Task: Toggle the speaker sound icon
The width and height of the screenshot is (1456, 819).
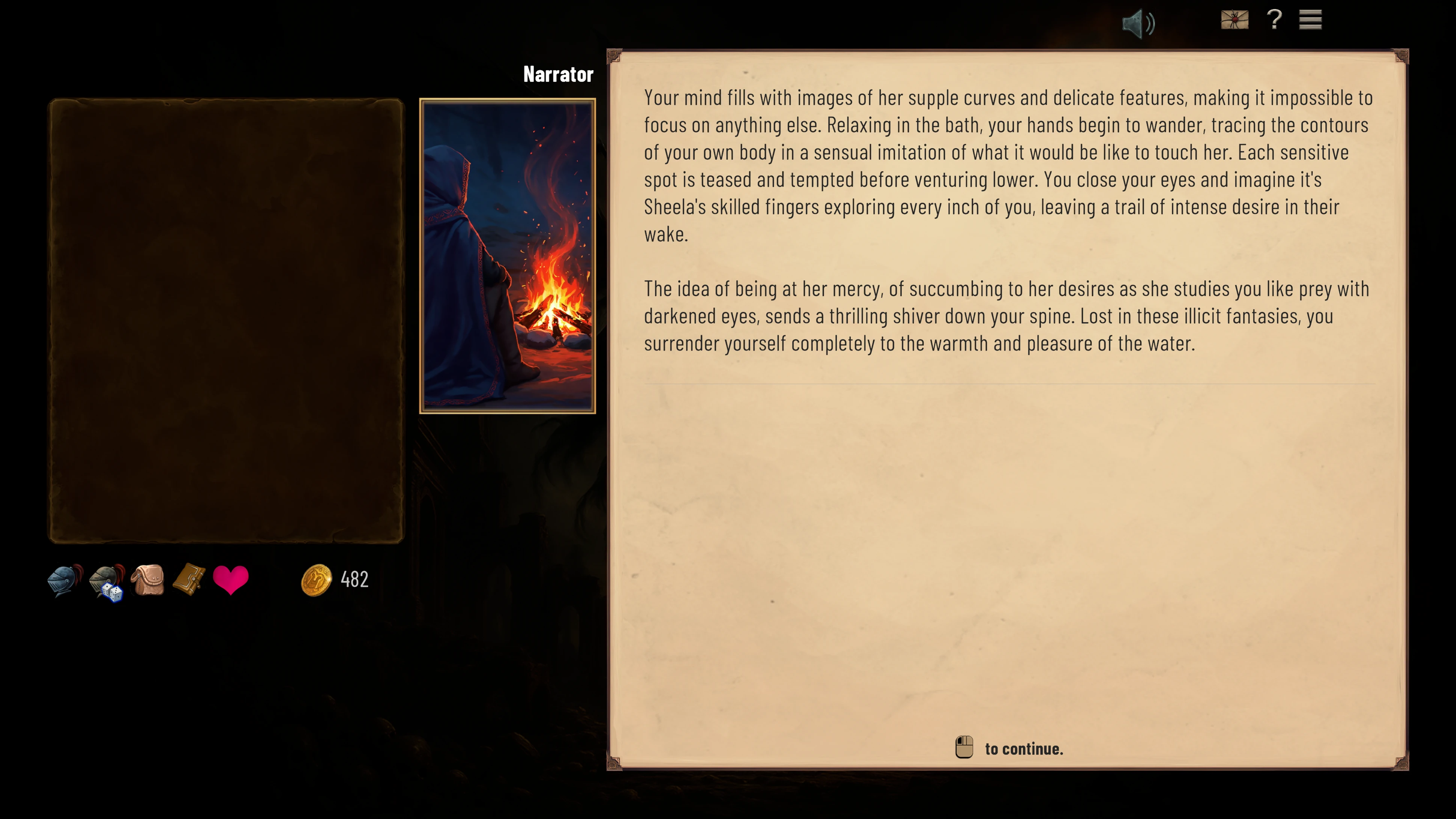Action: point(1137,23)
